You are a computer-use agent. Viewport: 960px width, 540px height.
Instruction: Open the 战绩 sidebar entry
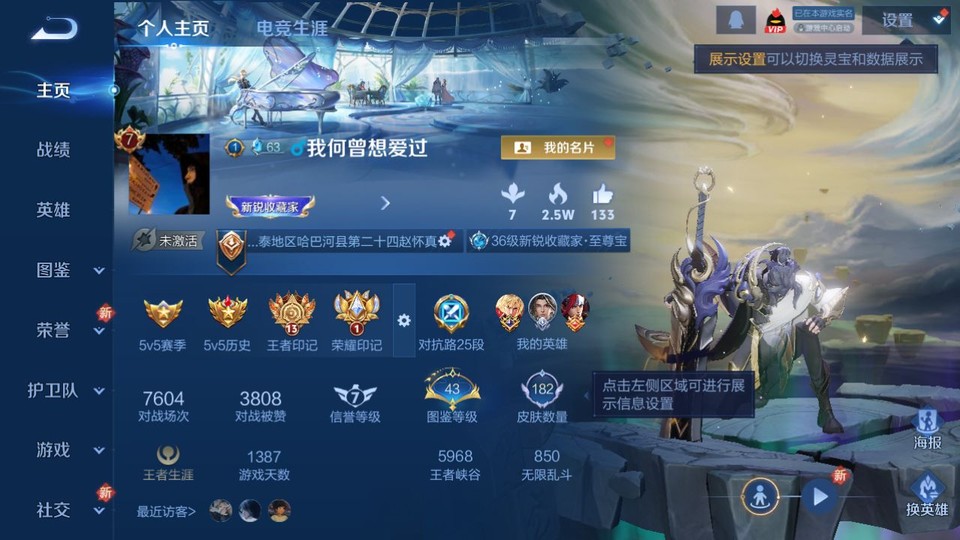tap(53, 150)
